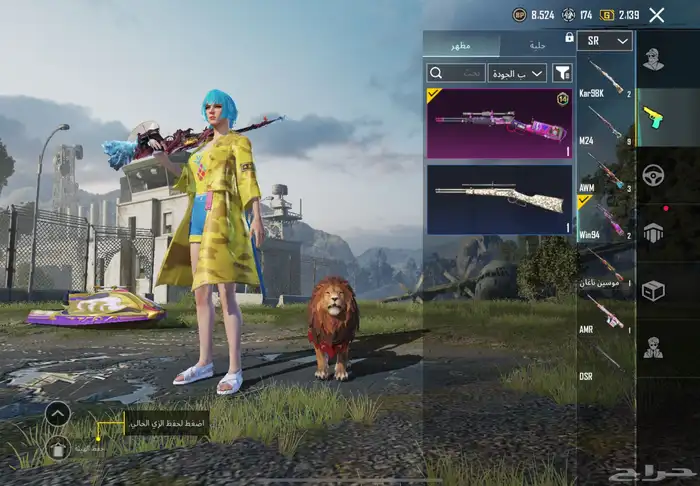Expand the up-arrow circle button
Viewport: 700px width, 486px height.
pyautogui.click(x=58, y=413)
